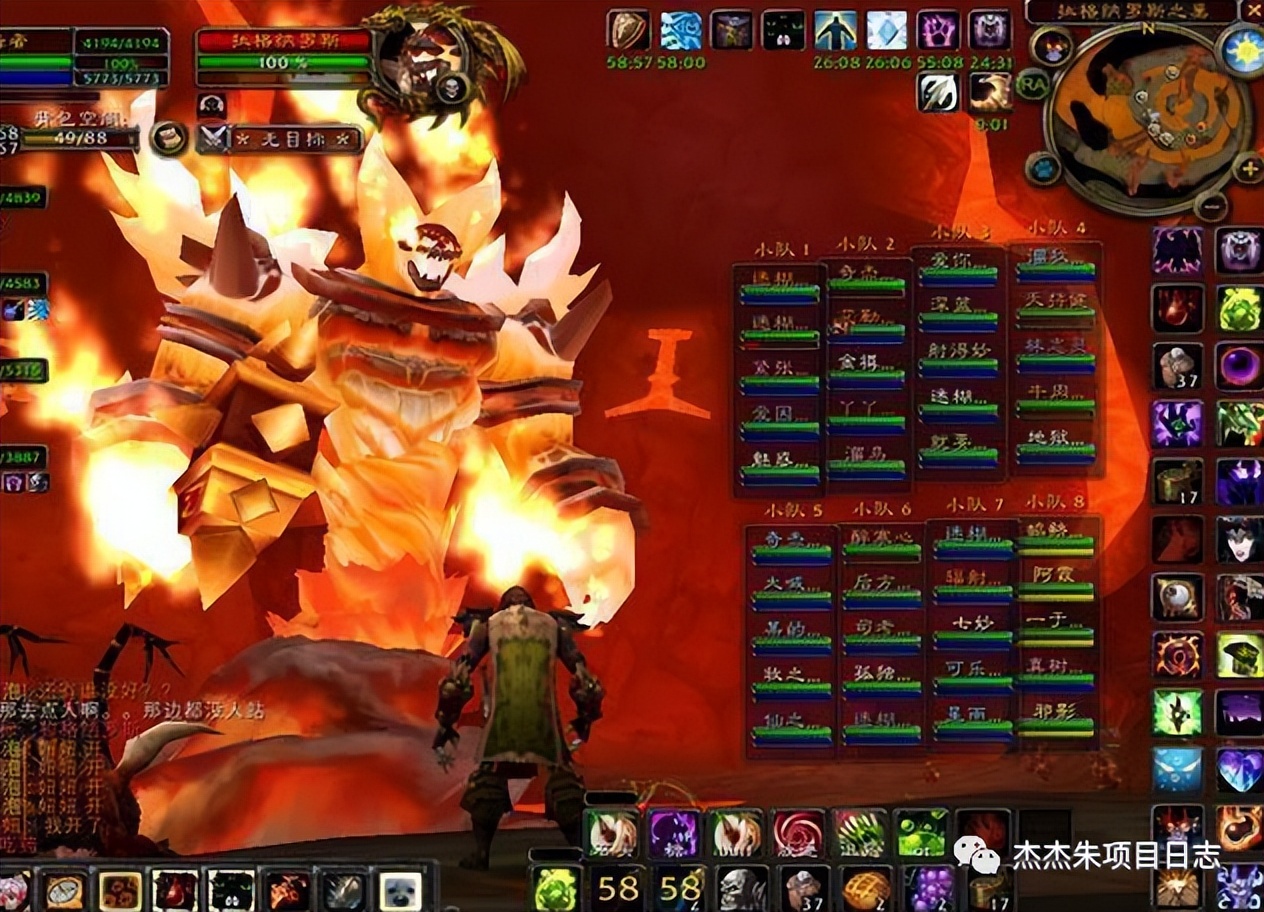This screenshot has height=912, width=1264.
Task: Activate the eyeball trinket icon
Action: click(1177, 597)
